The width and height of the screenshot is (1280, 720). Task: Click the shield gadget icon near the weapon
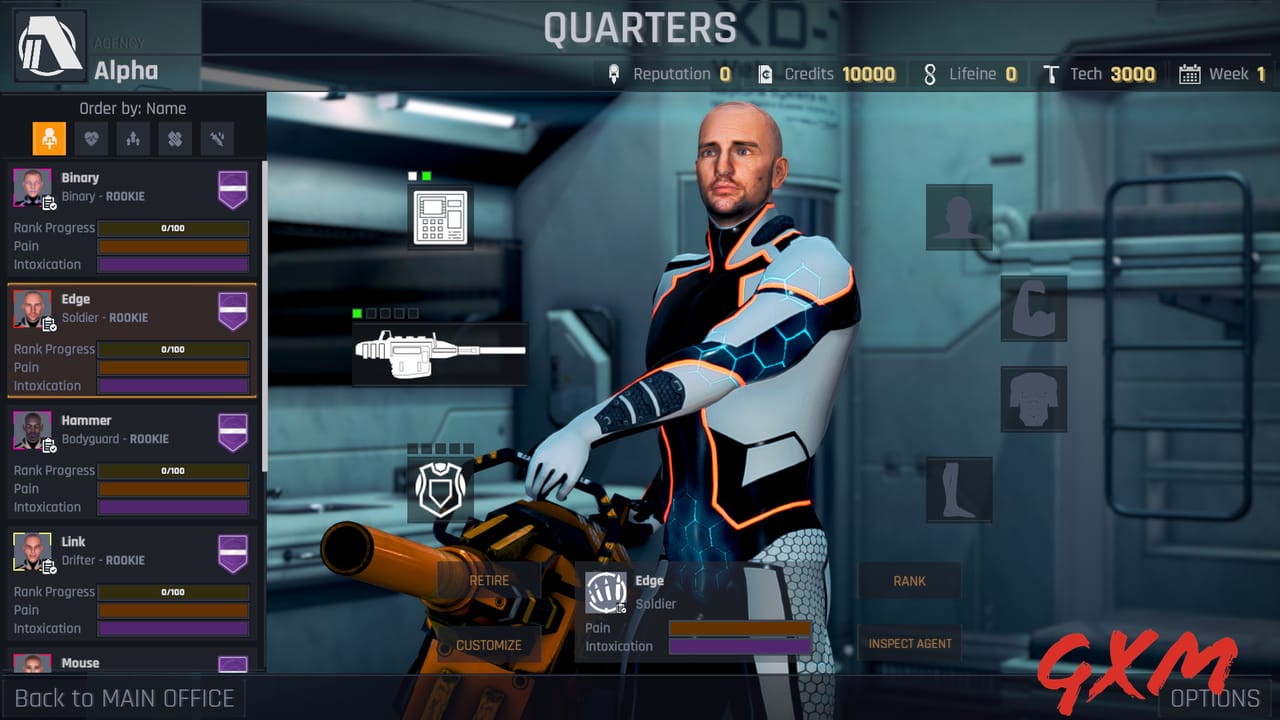[x=441, y=489]
